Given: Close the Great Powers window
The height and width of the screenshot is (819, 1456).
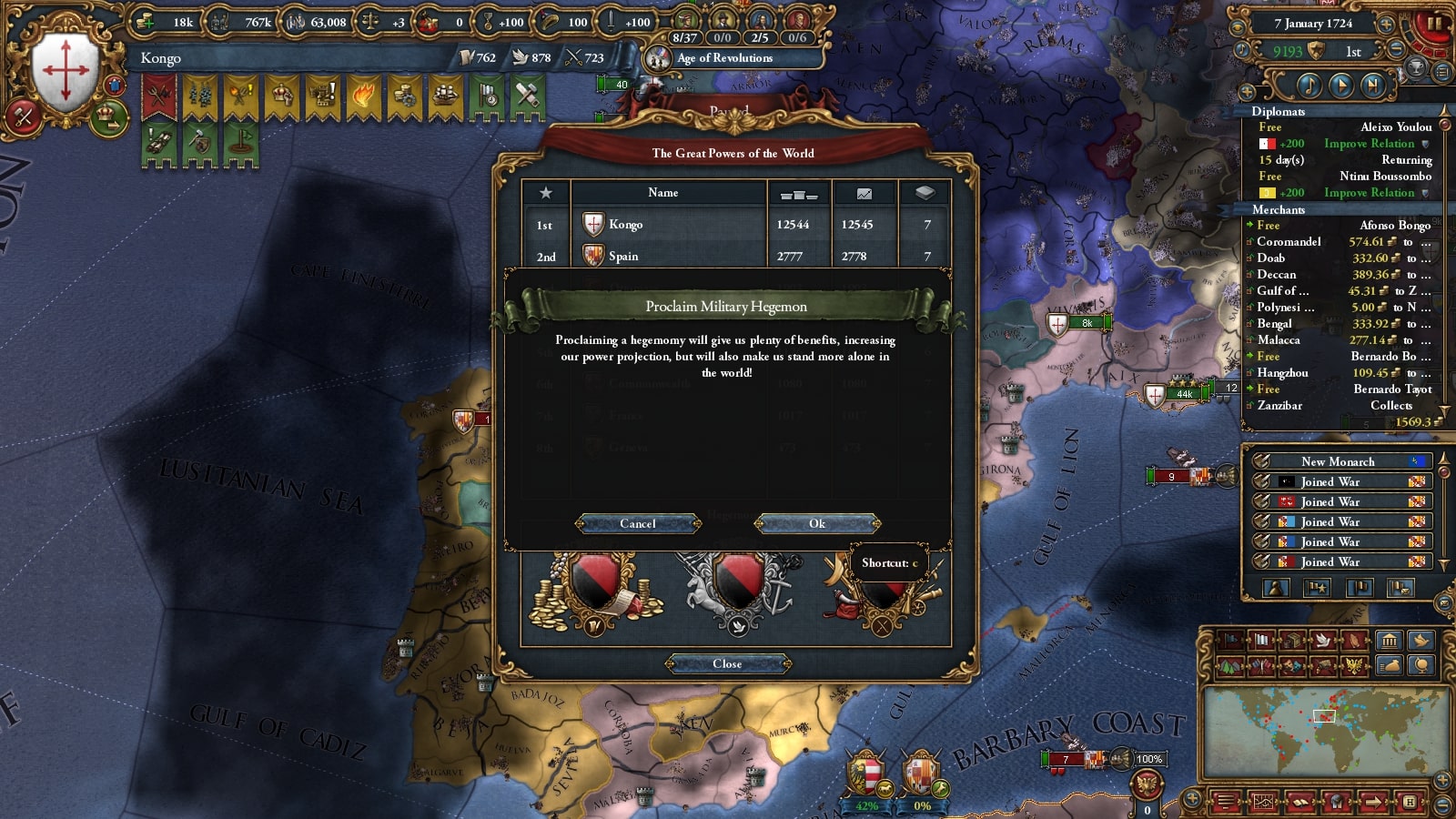Looking at the screenshot, I should pyautogui.click(x=727, y=663).
